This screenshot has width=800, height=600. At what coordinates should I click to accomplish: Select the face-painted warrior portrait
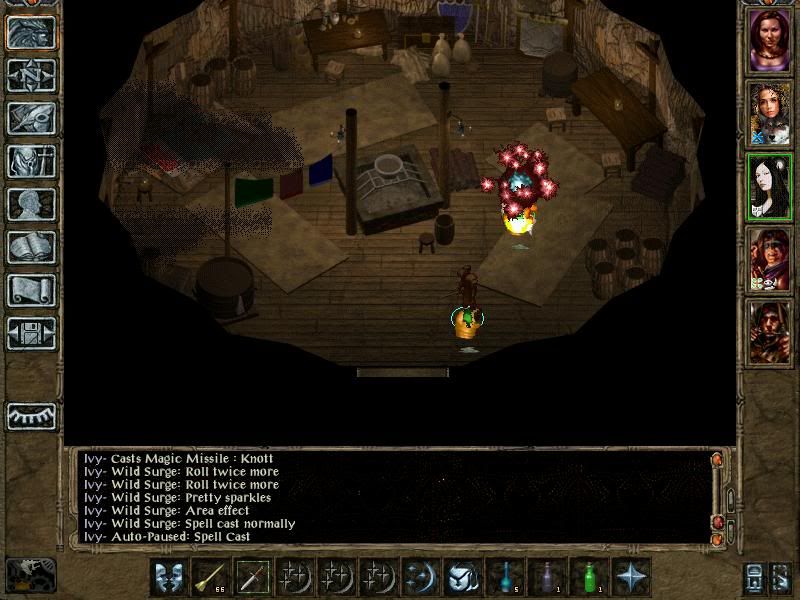(x=770, y=259)
